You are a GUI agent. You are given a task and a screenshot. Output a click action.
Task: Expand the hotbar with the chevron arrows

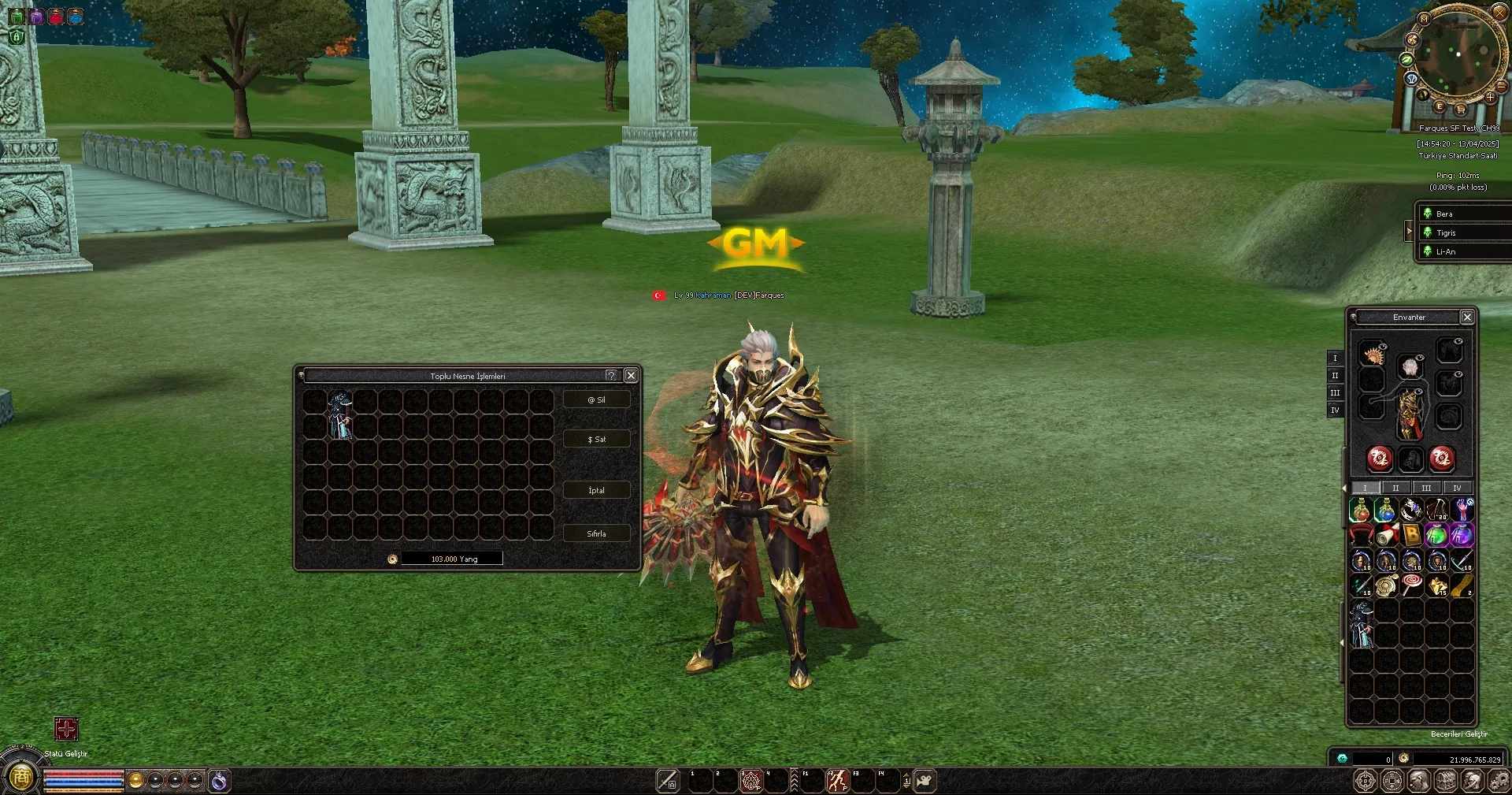(x=795, y=780)
